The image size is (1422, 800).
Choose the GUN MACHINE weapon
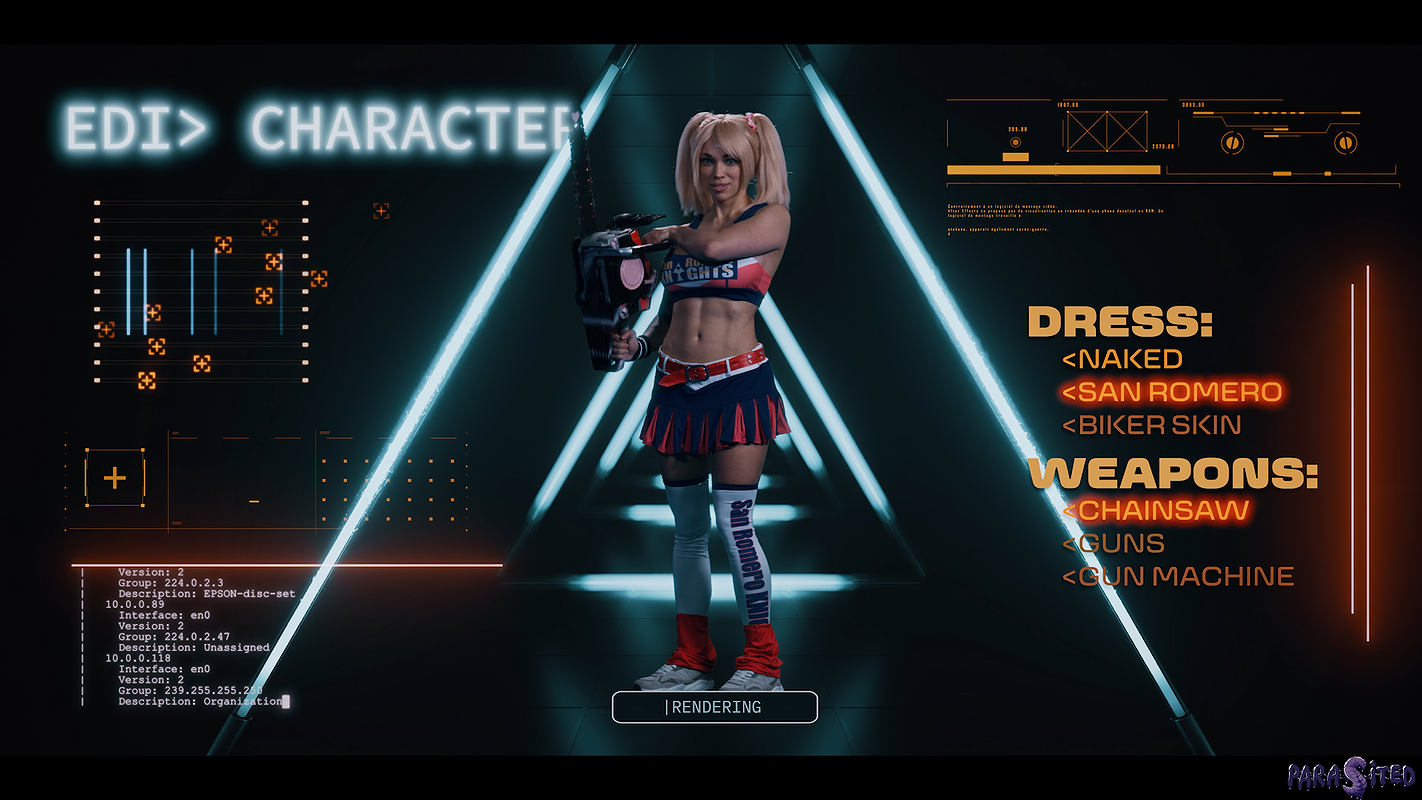point(1178,577)
